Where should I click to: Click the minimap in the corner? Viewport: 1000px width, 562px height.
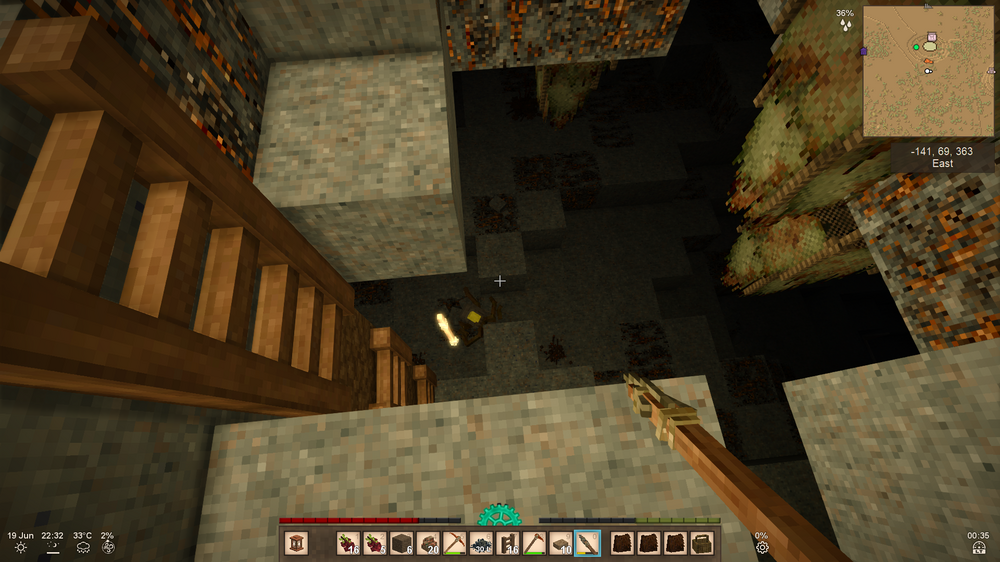[928, 72]
